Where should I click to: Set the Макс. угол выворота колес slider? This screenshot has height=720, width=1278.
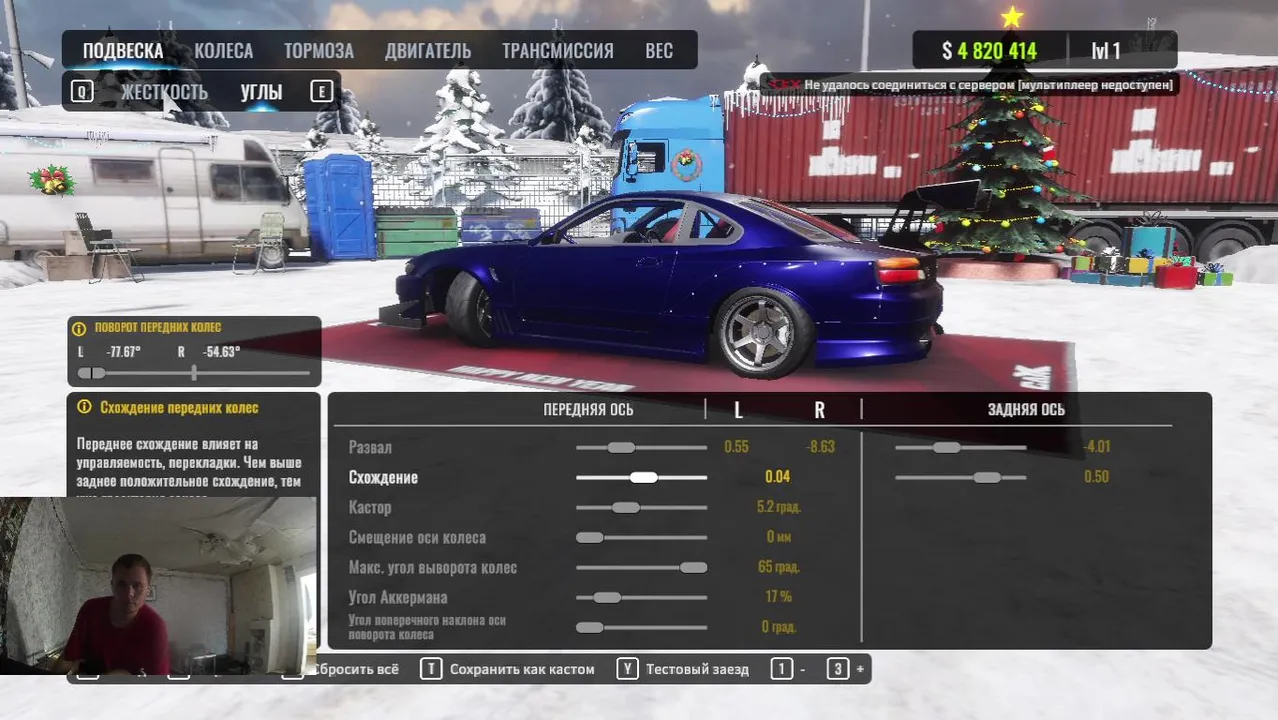(x=692, y=567)
